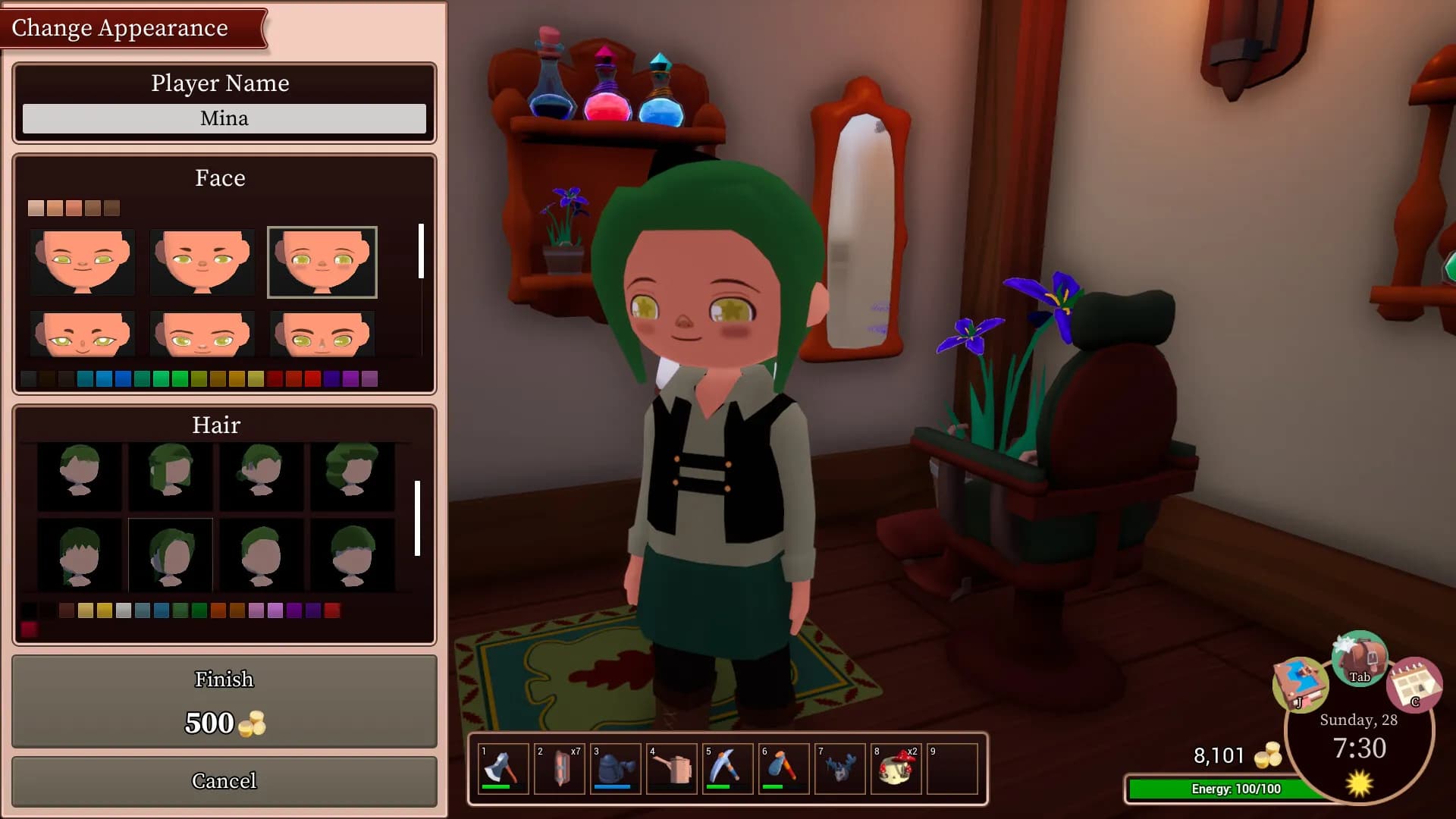Open the calendar icon
The width and height of the screenshot is (1456, 819).
pyautogui.click(x=1414, y=685)
